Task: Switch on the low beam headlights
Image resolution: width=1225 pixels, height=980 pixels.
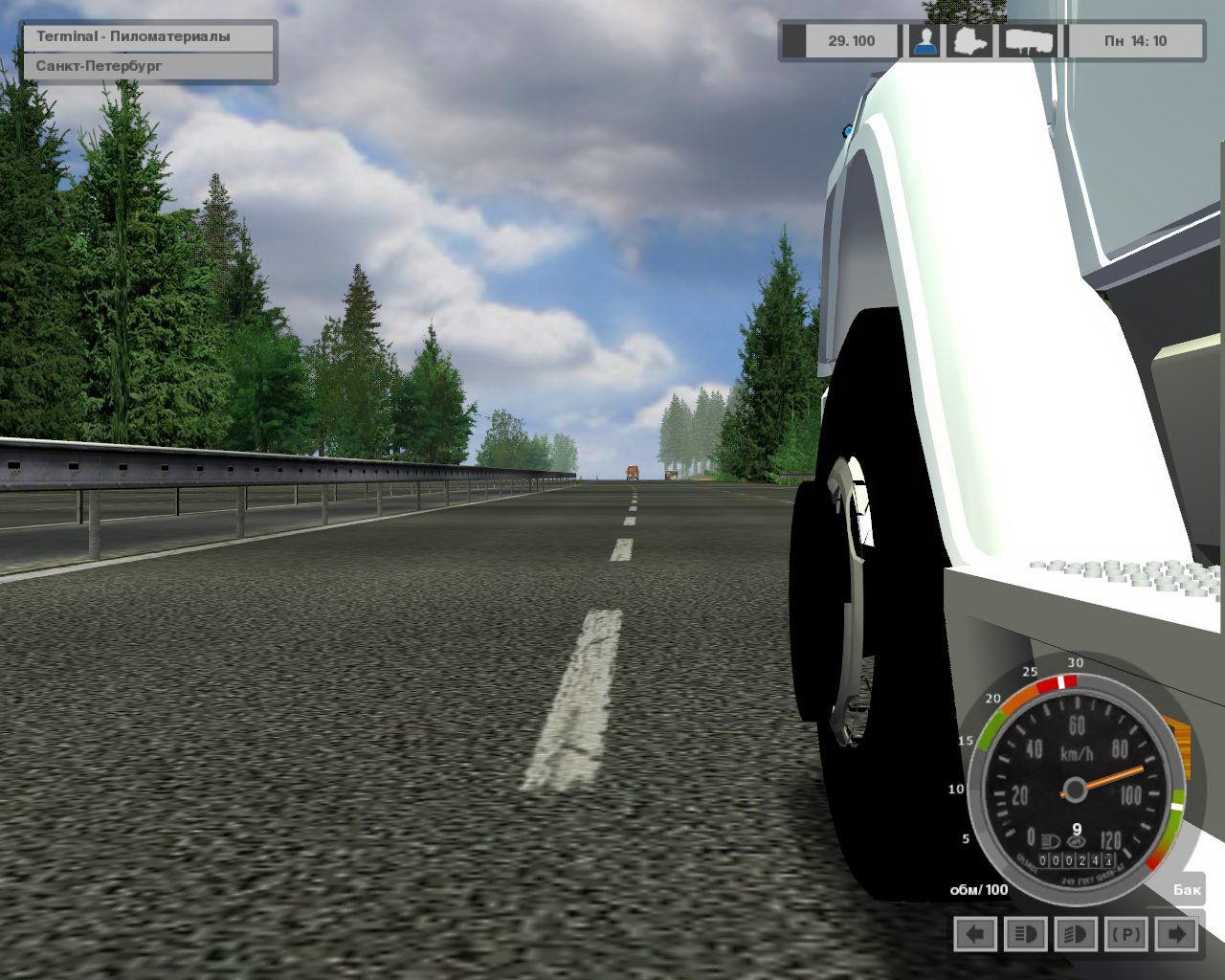Action: (1075, 934)
